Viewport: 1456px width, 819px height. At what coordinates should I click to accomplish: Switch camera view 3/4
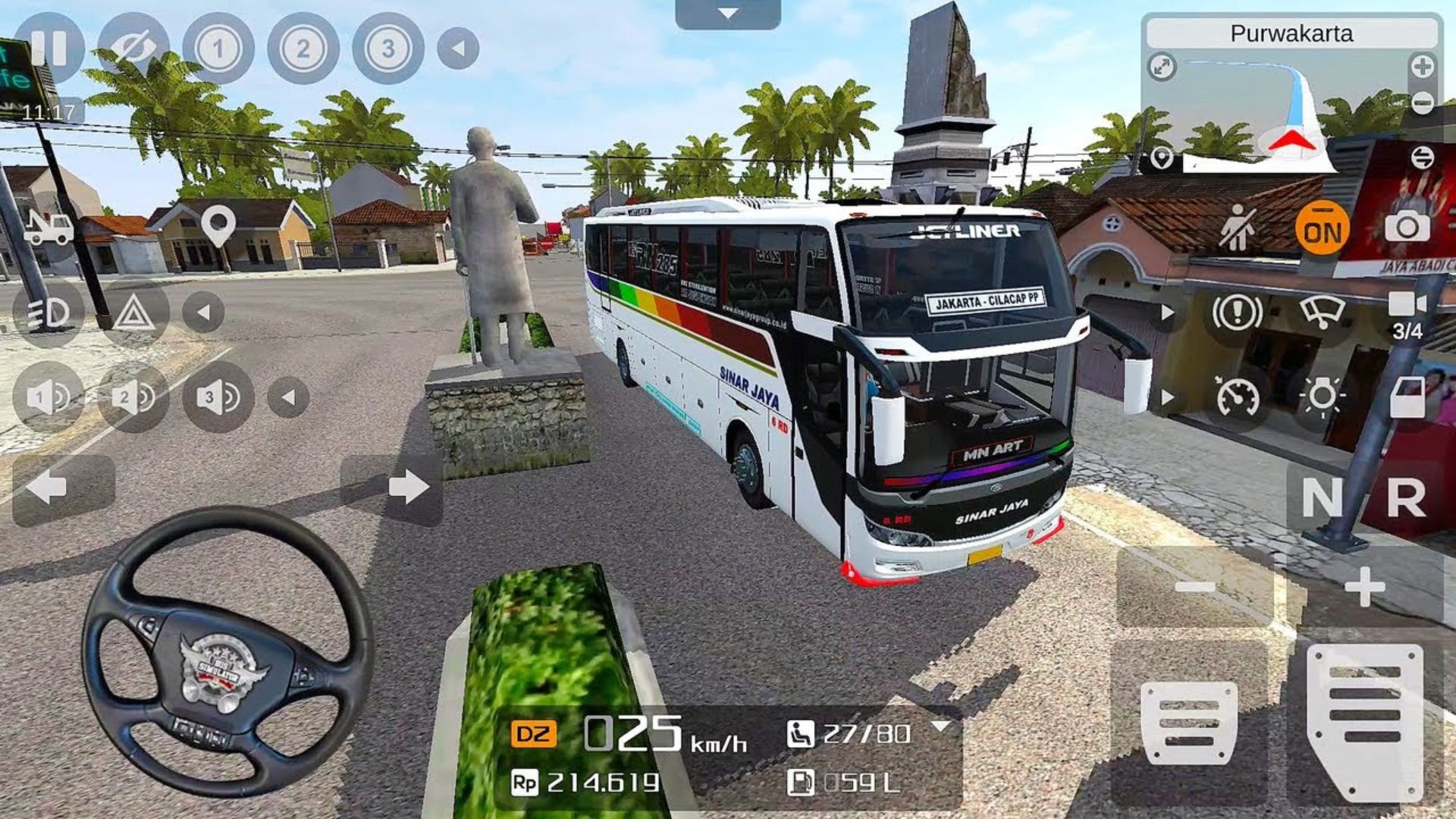tap(1407, 314)
